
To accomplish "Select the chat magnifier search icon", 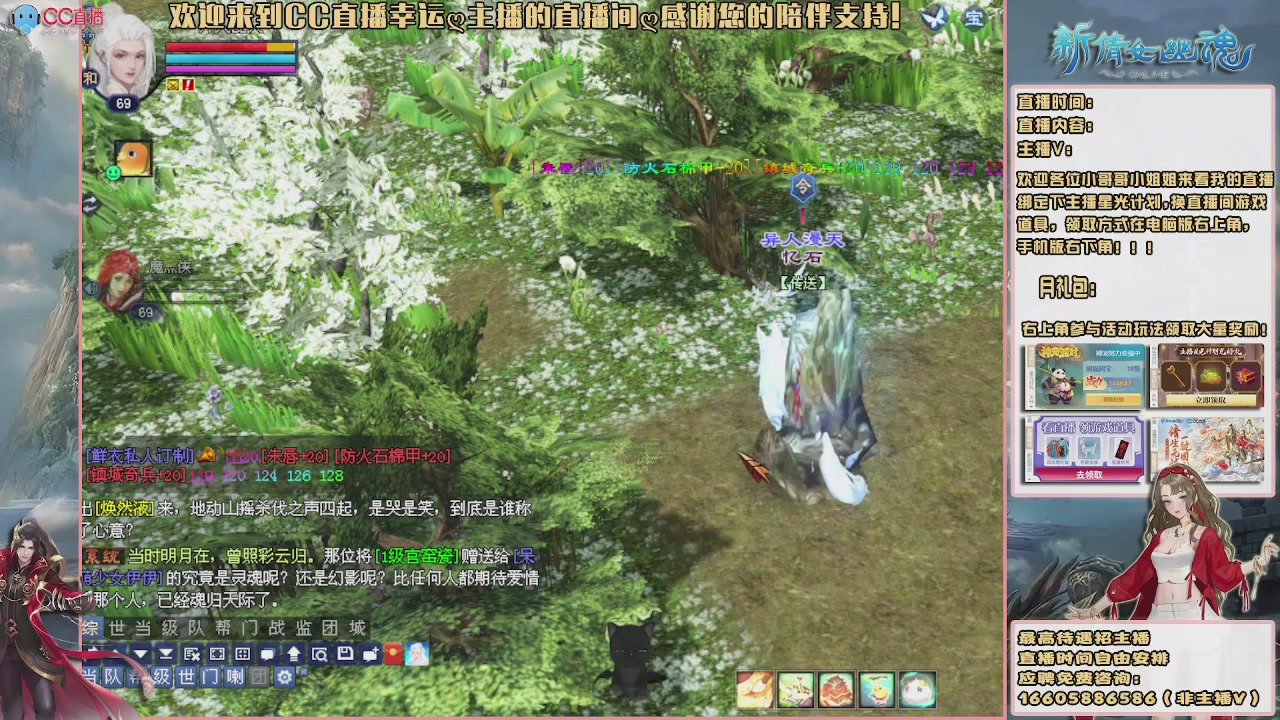I will pyautogui.click(x=321, y=653).
